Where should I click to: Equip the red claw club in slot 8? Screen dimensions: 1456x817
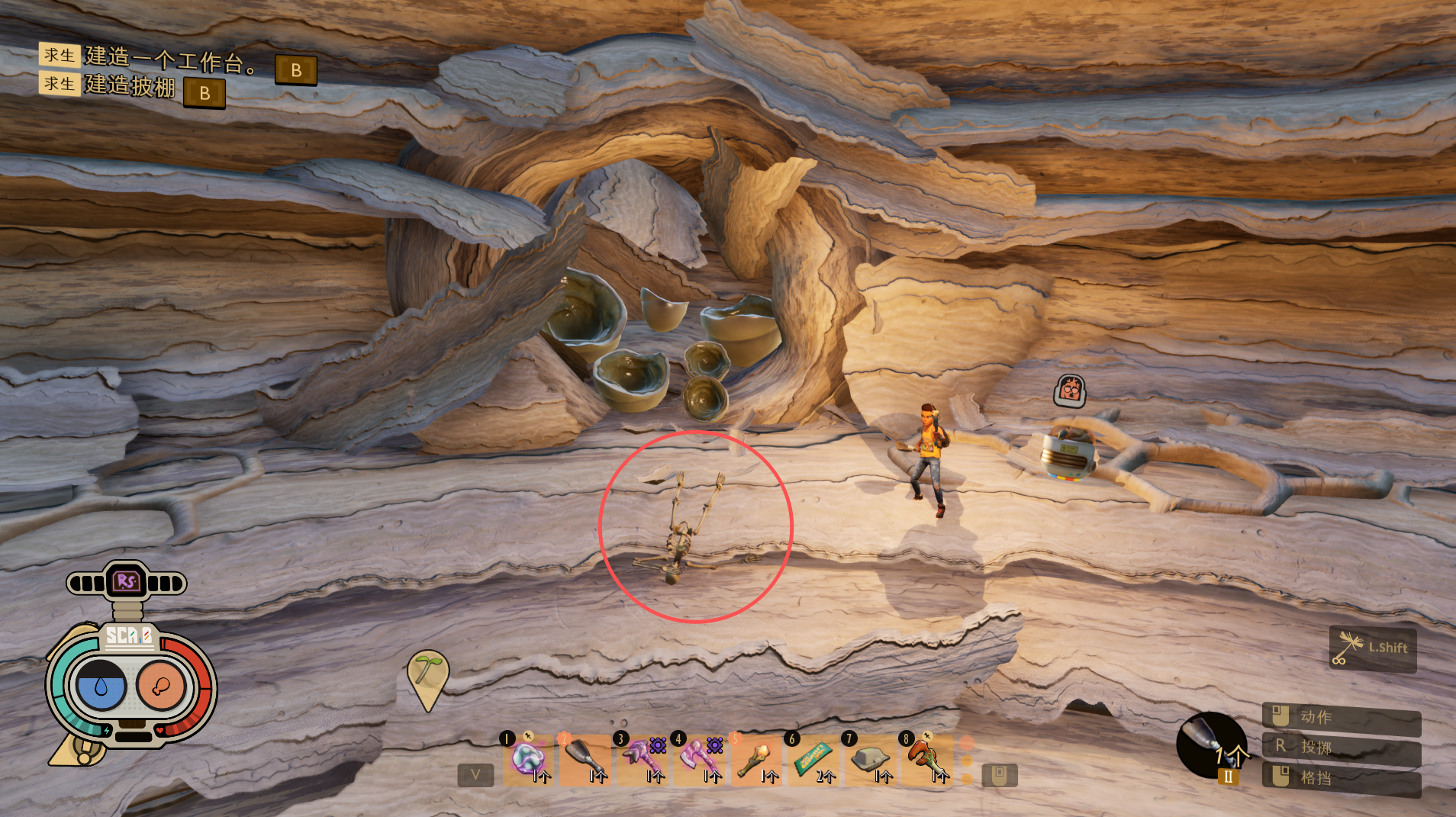927,760
